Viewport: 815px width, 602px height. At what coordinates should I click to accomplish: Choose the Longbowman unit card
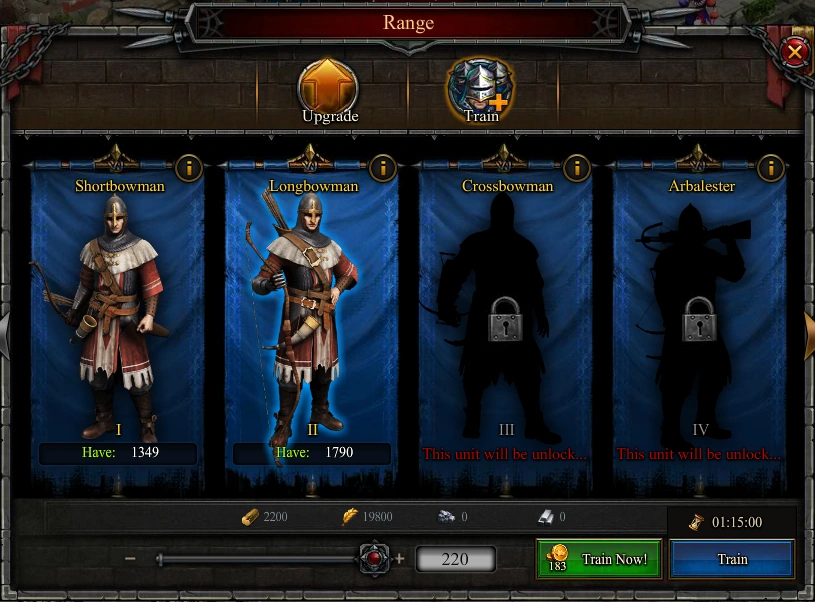(311, 310)
